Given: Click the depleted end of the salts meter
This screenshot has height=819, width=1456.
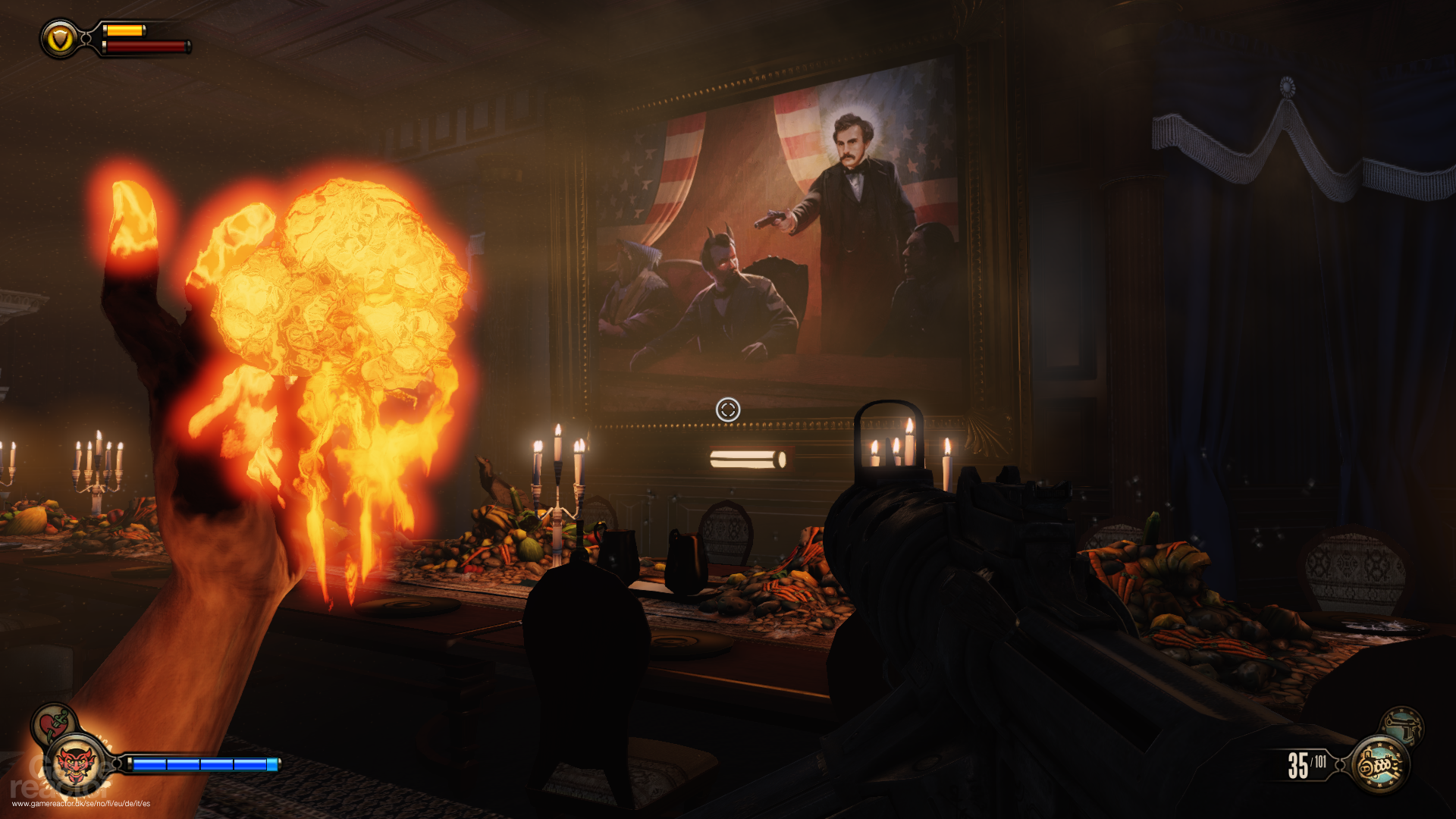Looking at the screenshot, I should point(273,764).
